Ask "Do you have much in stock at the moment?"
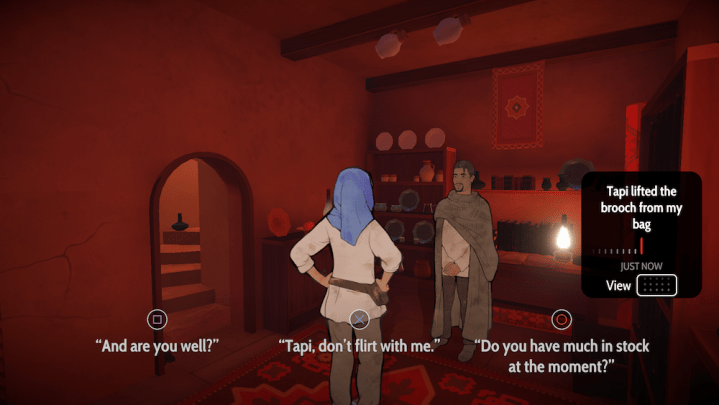The width and height of the screenshot is (719, 405). click(562, 355)
